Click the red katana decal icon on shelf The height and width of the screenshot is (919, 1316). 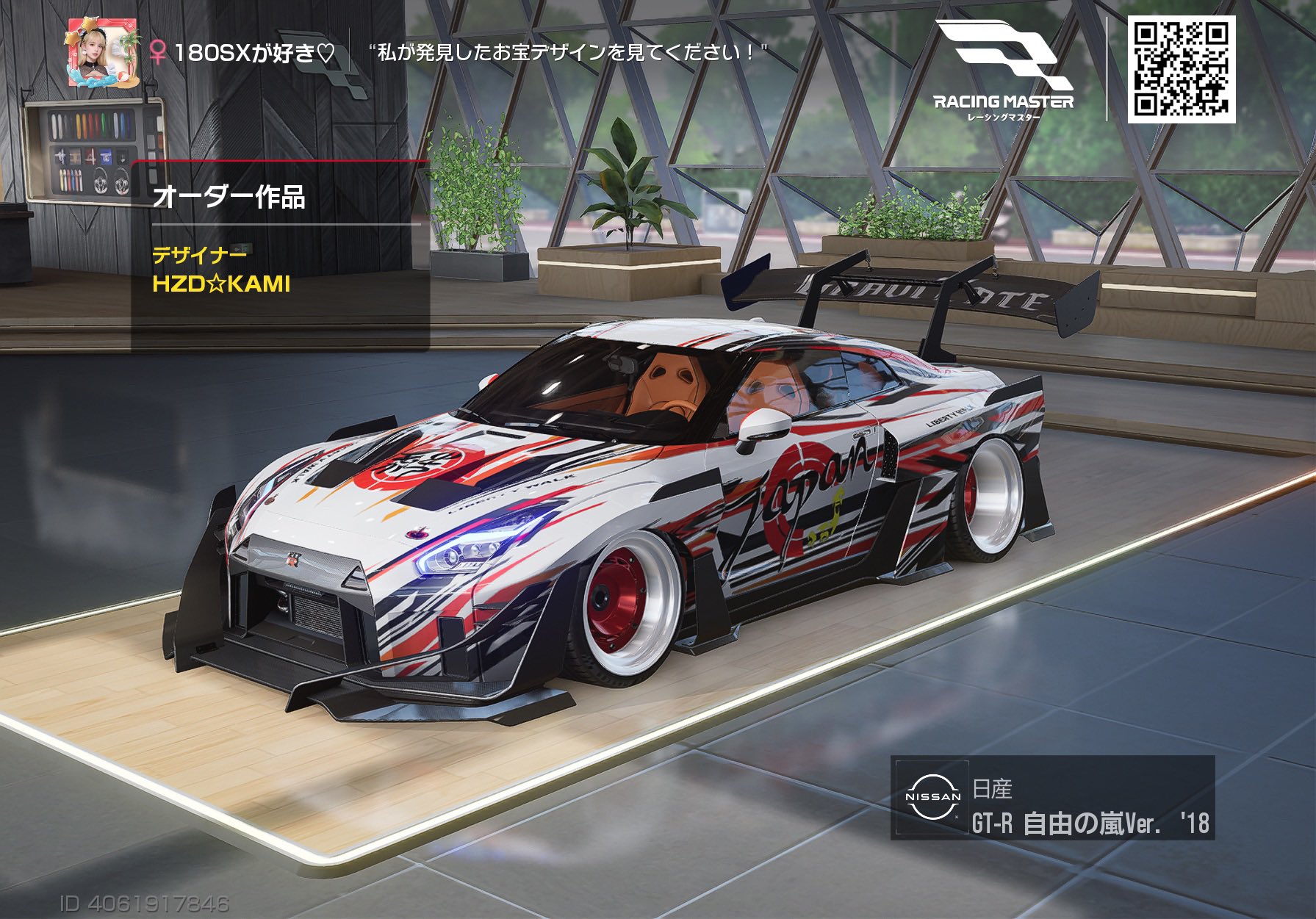click(90, 156)
